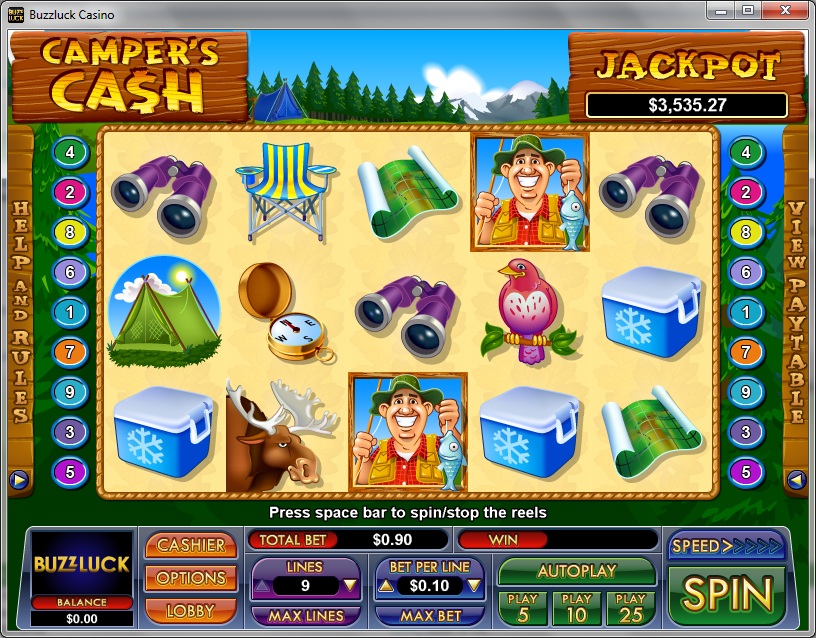Open Help and Rules panel
This screenshot has width=816, height=638.
(x=19, y=310)
